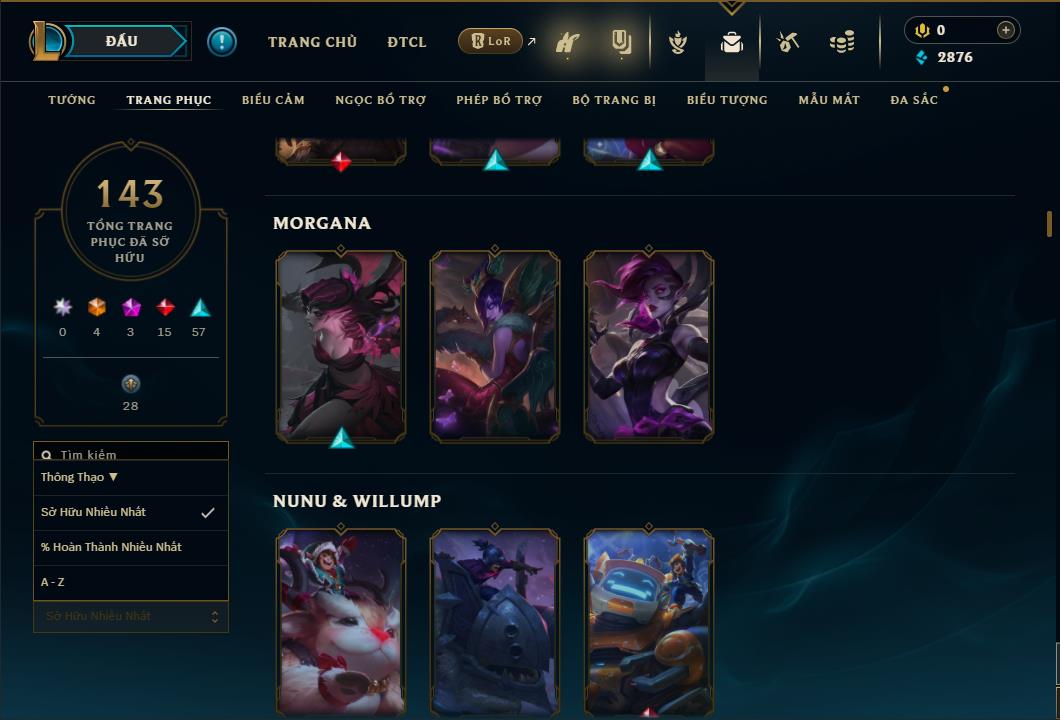Switch to the BIỂU CẢM tab
Image resolution: width=1060 pixels, height=720 pixels.
273,100
